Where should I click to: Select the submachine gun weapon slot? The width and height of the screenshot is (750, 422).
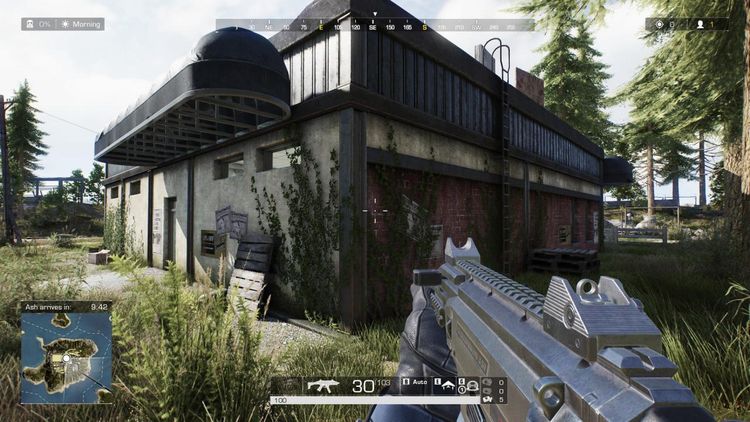pos(322,384)
